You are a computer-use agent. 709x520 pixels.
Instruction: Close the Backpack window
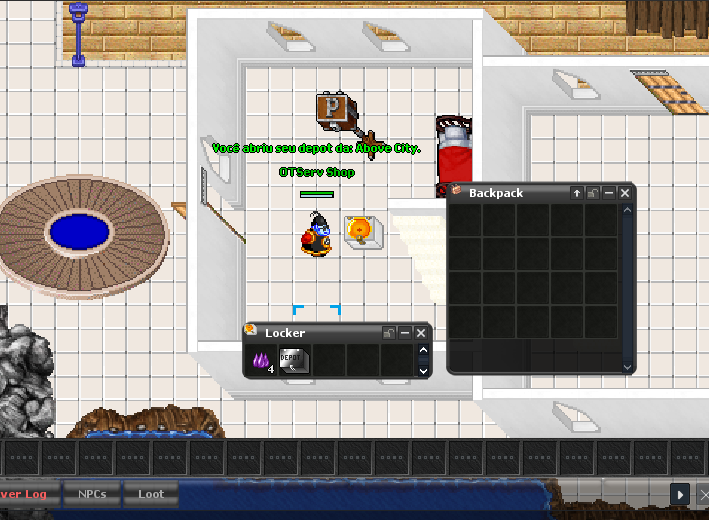(x=625, y=193)
